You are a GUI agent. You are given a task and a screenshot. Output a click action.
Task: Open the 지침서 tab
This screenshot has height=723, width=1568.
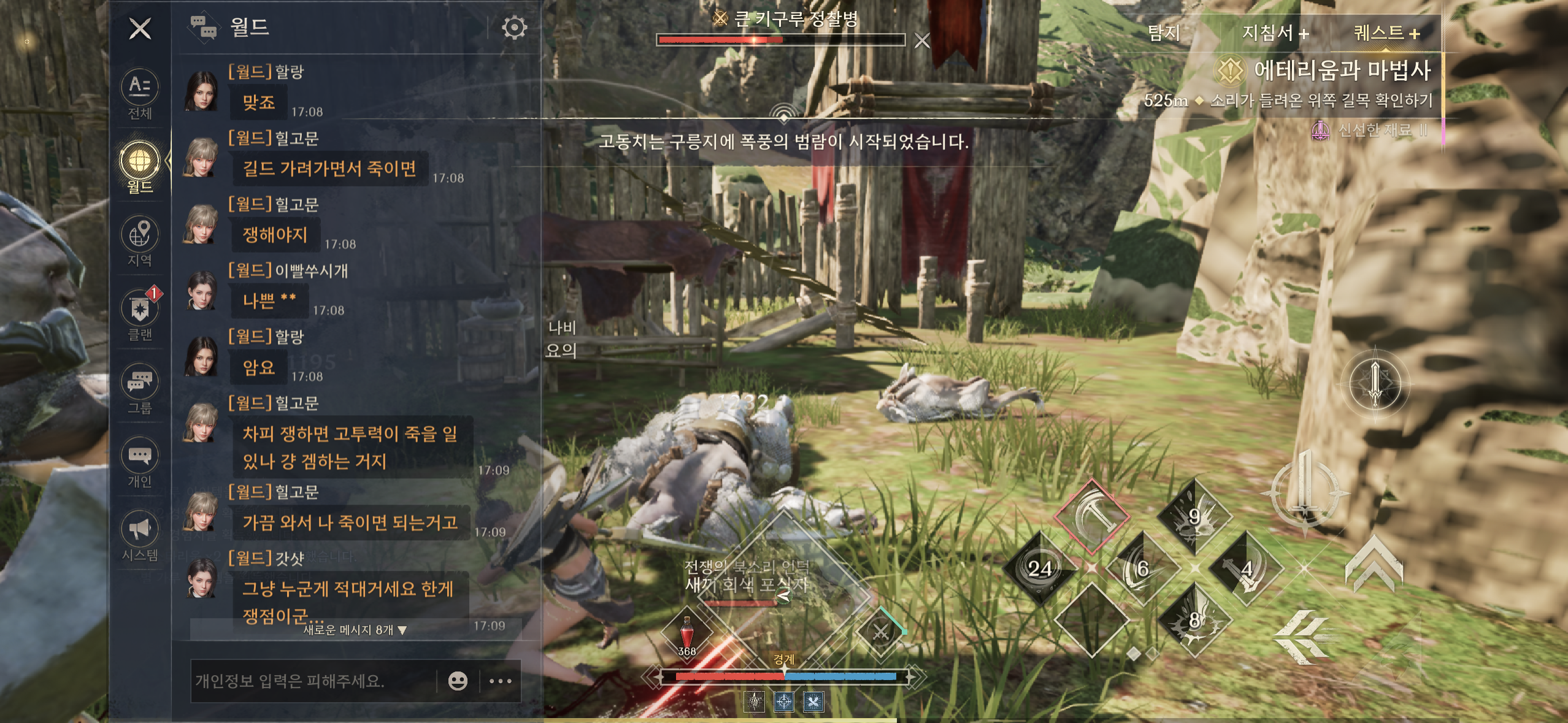[x=1275, y=33]
